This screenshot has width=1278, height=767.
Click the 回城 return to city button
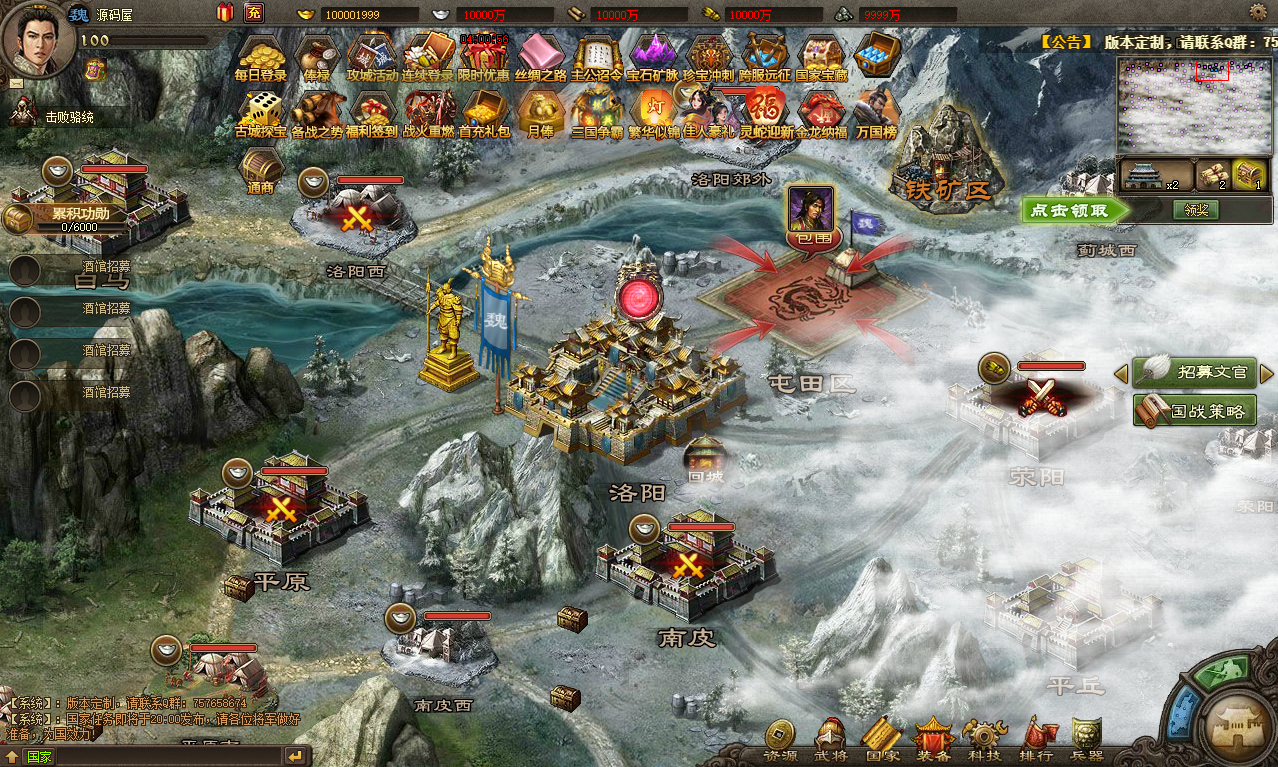coord(705,459)
